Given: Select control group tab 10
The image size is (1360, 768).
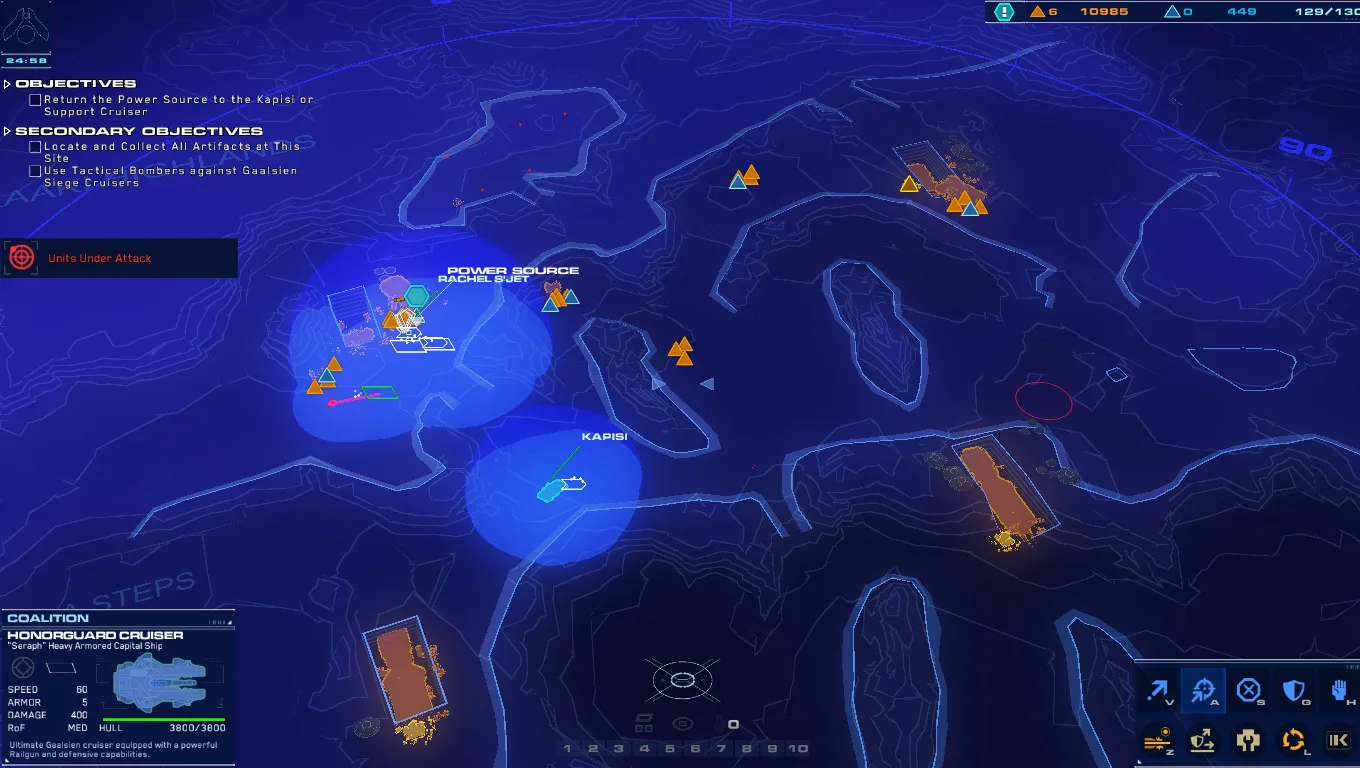Looking at the screenshot, I should (797, 747).
